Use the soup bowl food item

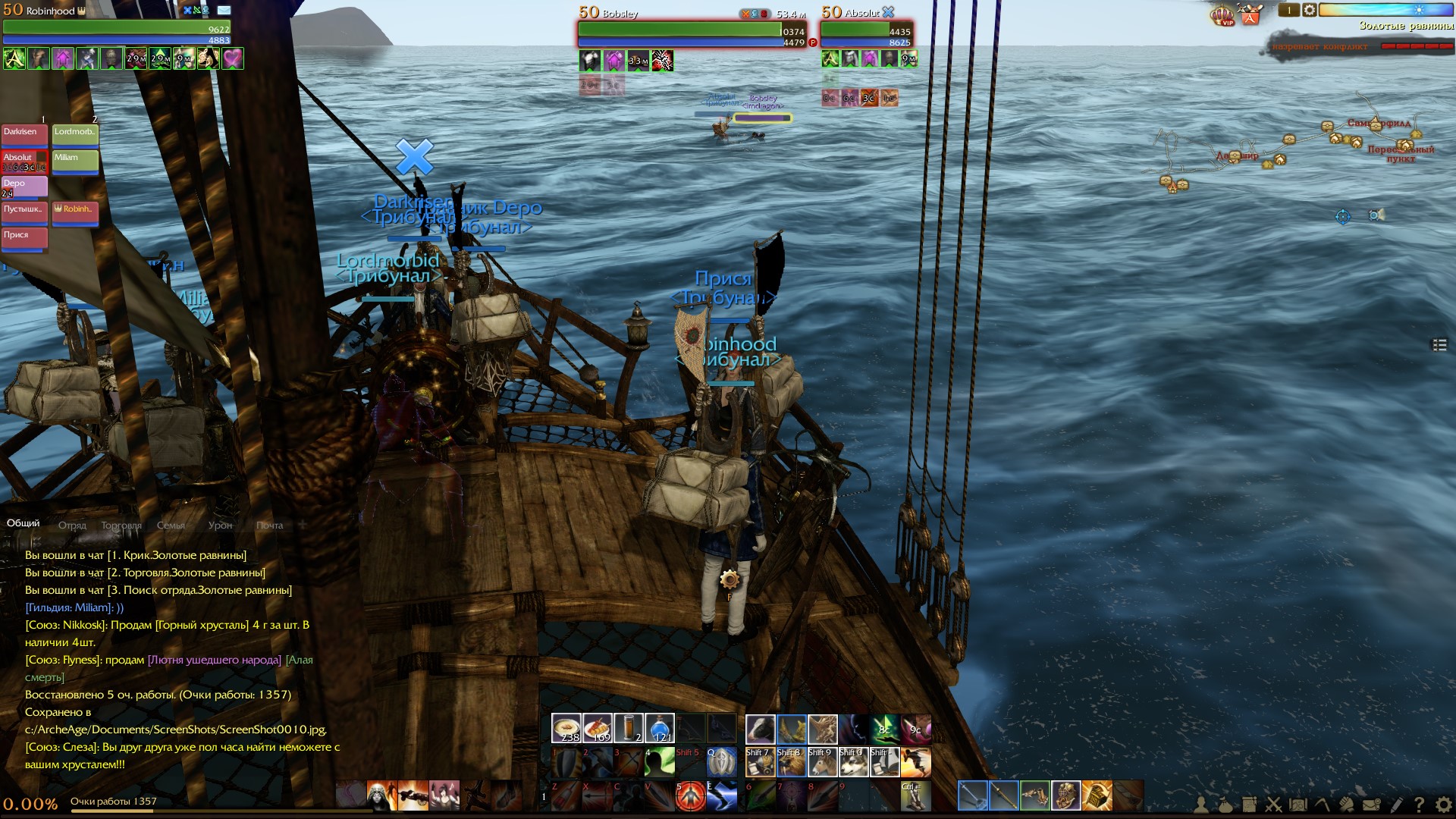[566, 728]
